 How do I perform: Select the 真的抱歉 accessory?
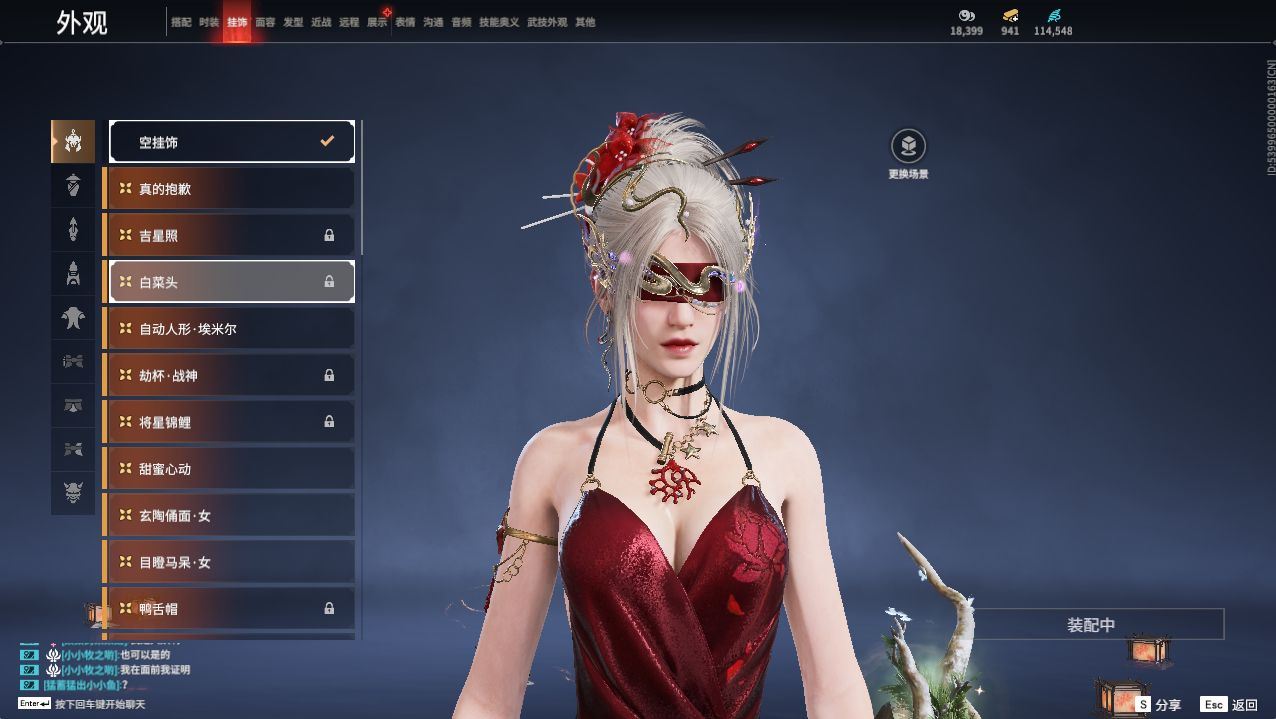pos(232,188)
